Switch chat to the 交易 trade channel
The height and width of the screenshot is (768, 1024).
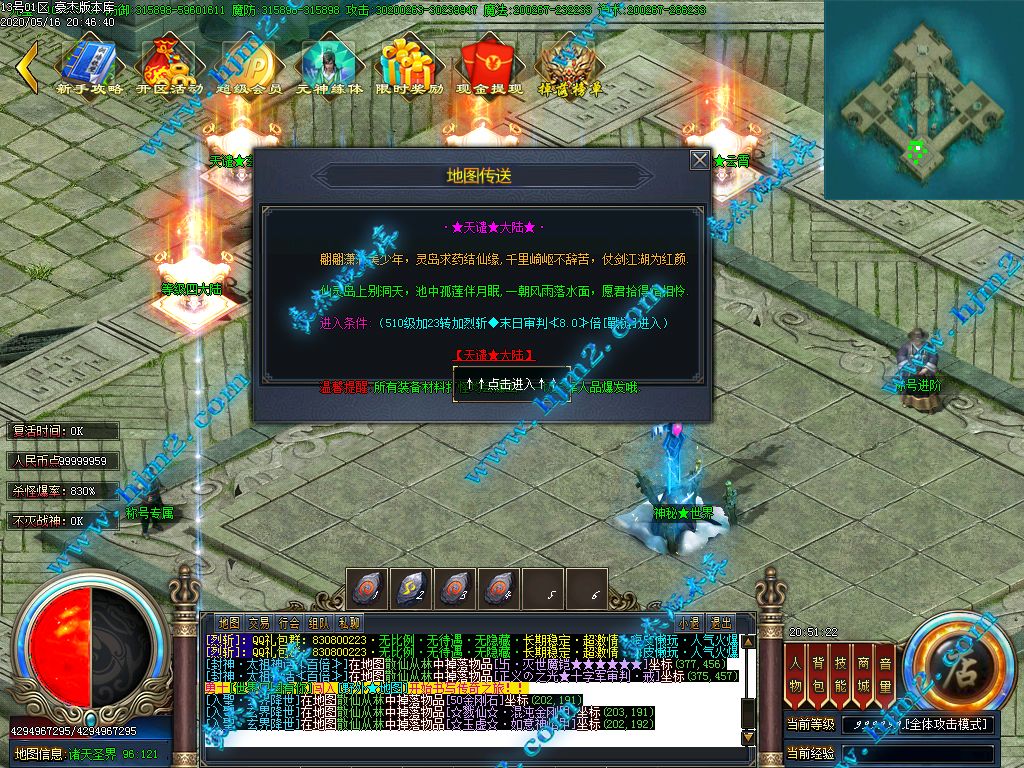pyautogui.click(x=259, y=622)
